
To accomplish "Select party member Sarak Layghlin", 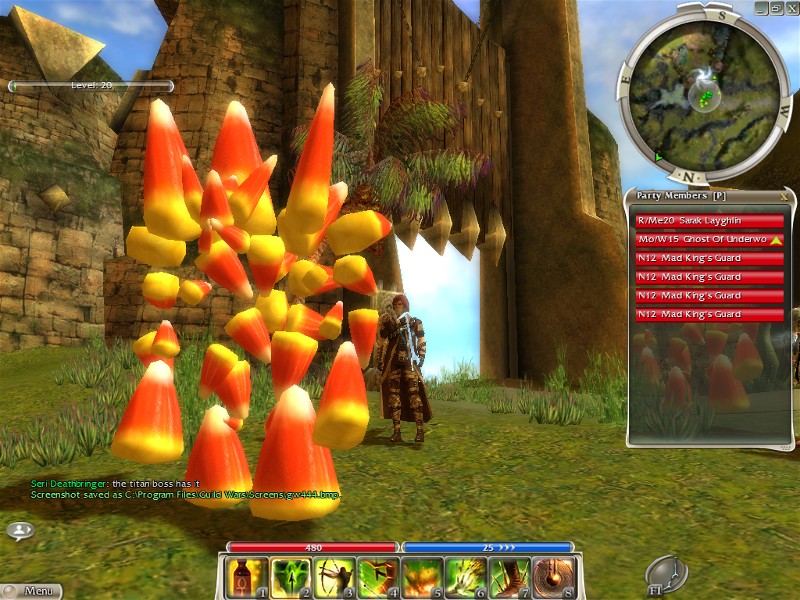I will click(708, 221).
